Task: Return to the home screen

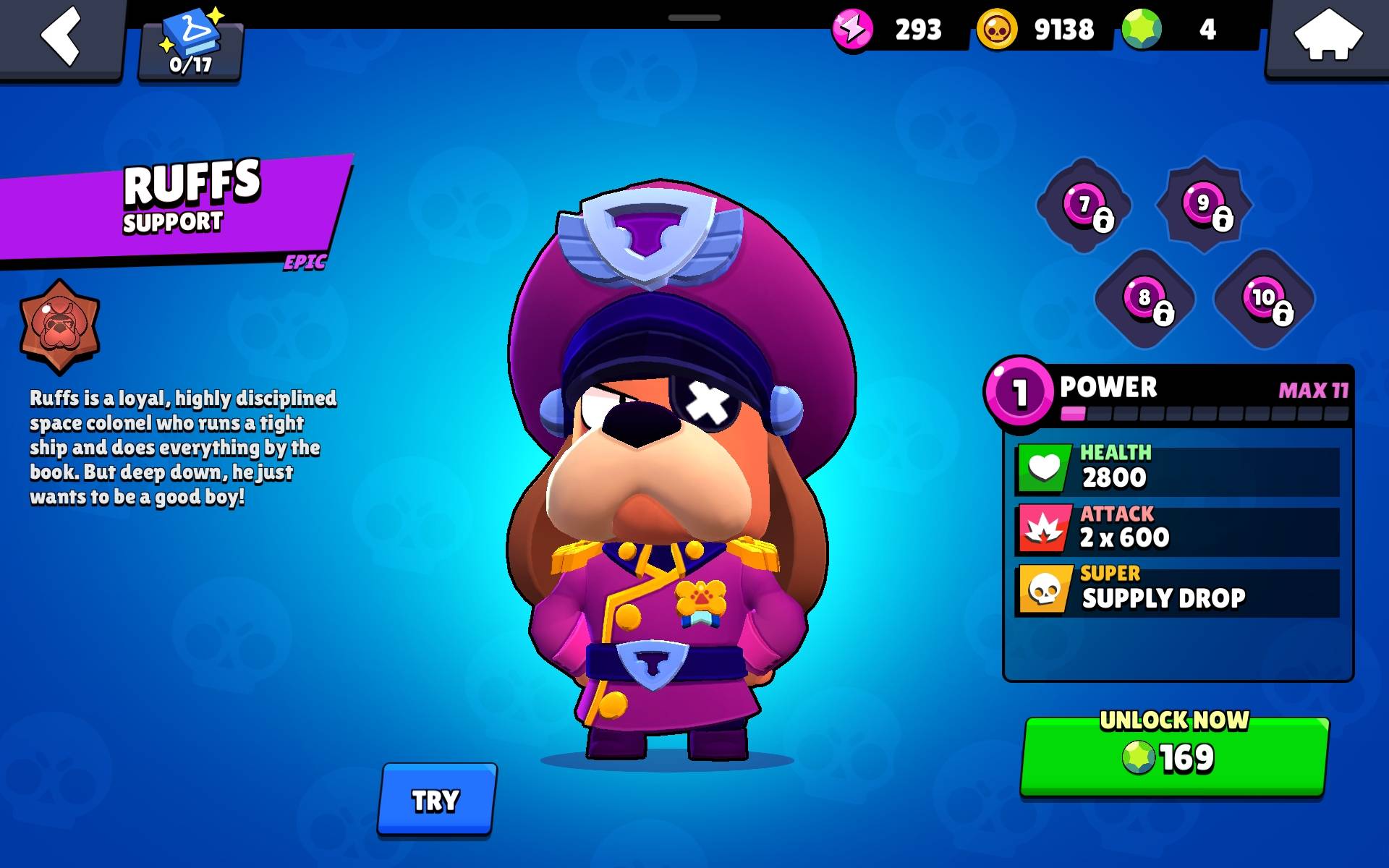Action: click(1328, 36)
